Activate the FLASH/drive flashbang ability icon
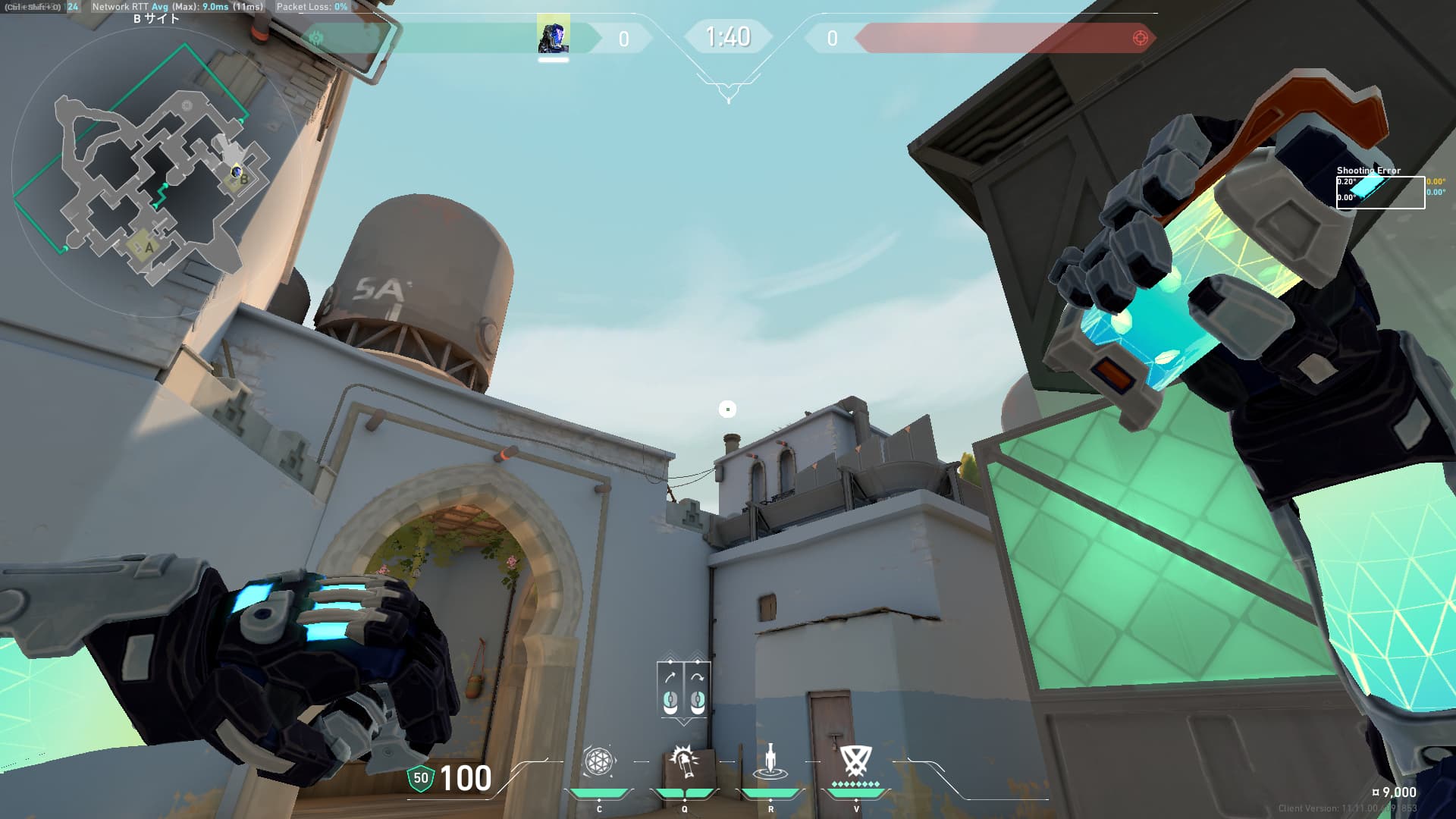This screenshot has width=1456, height=819. click(684, 761)
